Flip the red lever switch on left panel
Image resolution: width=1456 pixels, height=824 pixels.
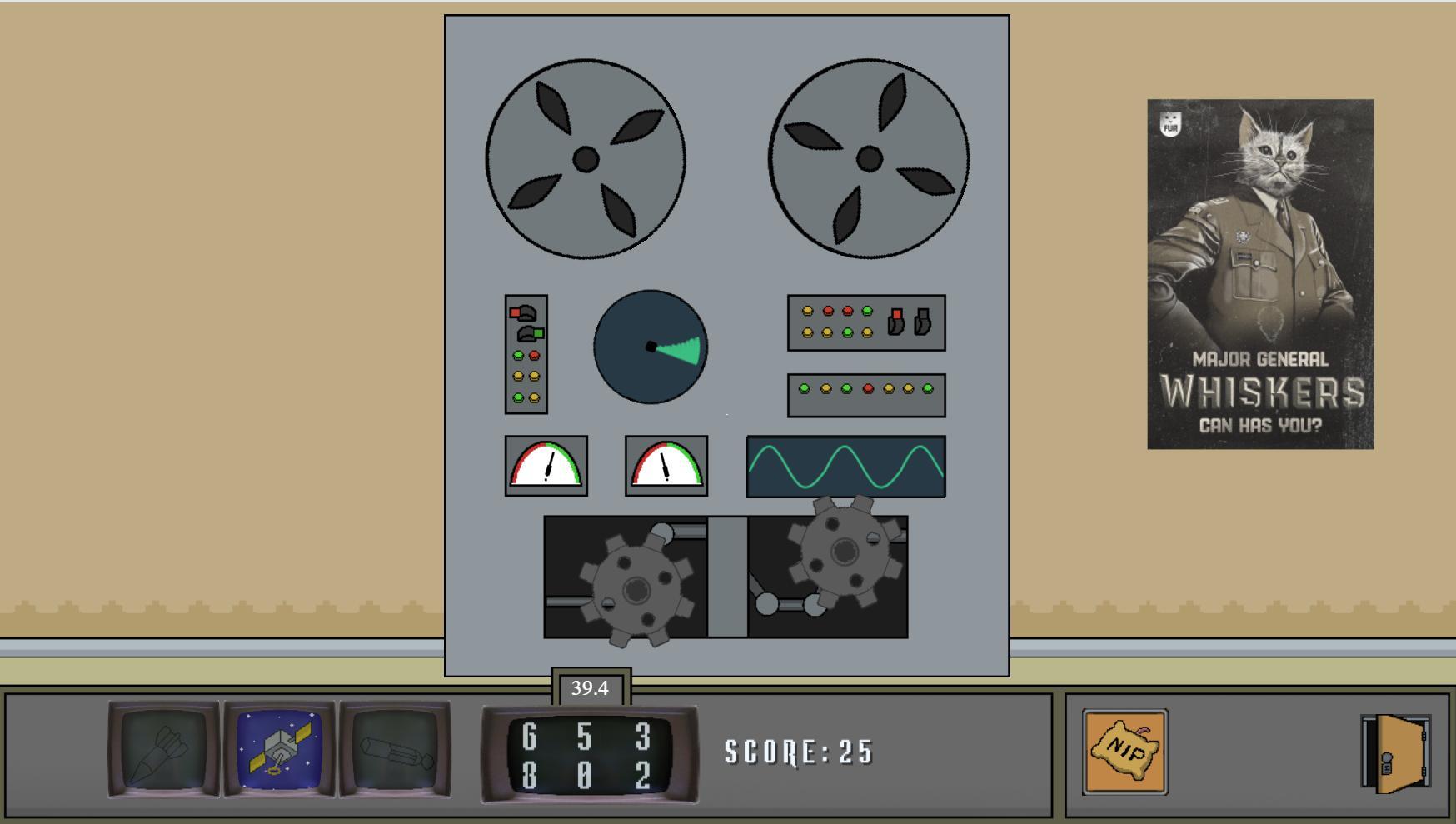[x=524, y=312]
